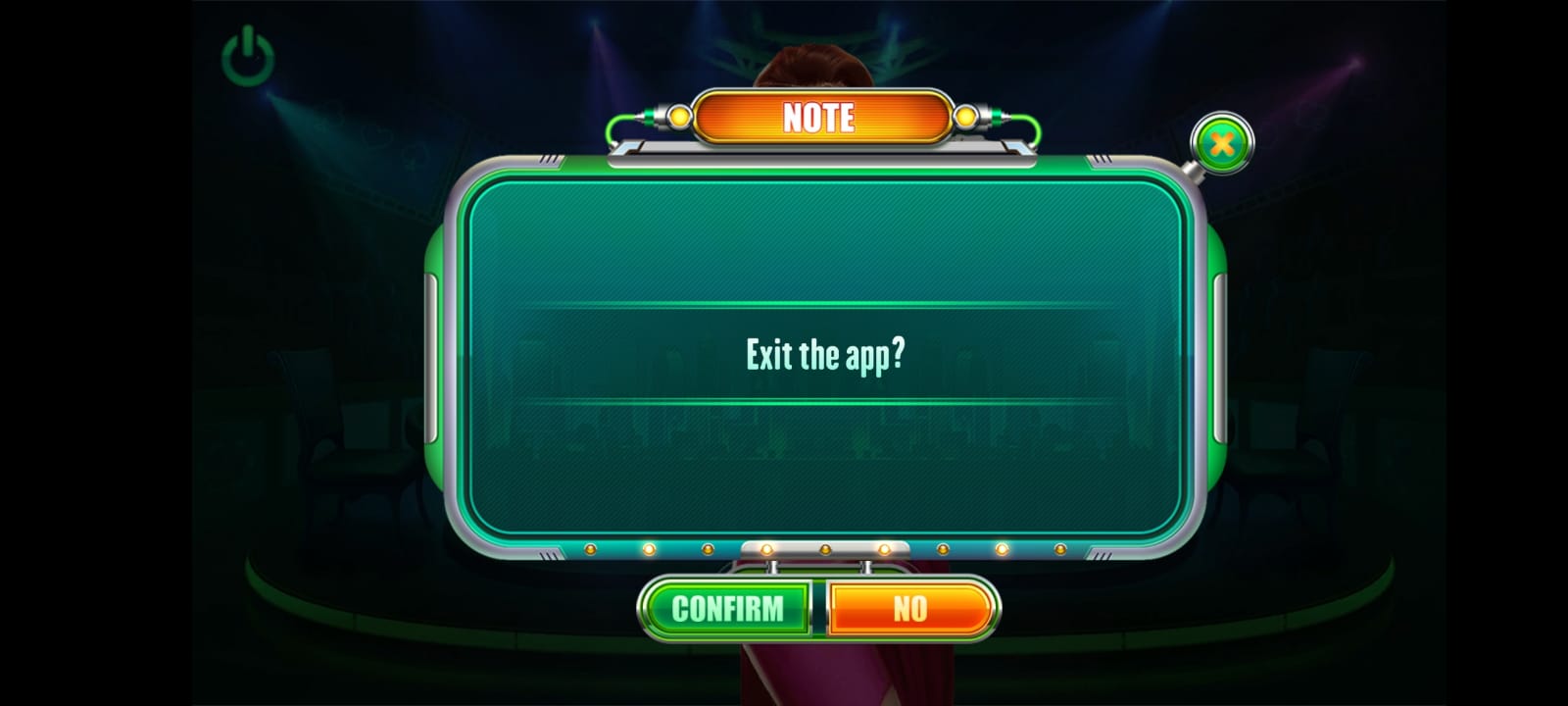Toggle the bulb beside the CONFIRM button connector

tap(765, 548)
